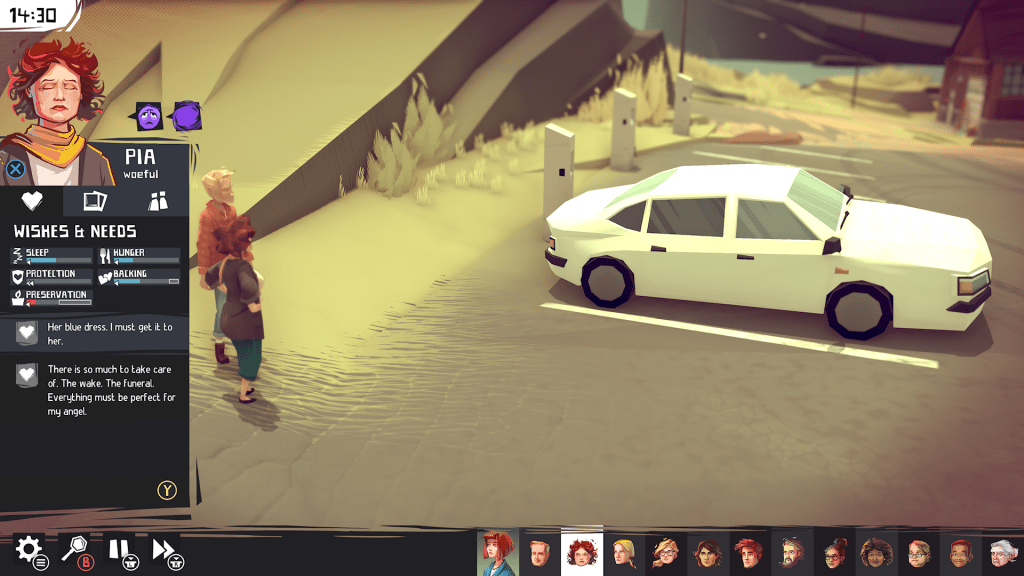The height and width of the screenshot is (576, 1024).
Task: Click the purple scribble mood icon
Action: (186, 117)
